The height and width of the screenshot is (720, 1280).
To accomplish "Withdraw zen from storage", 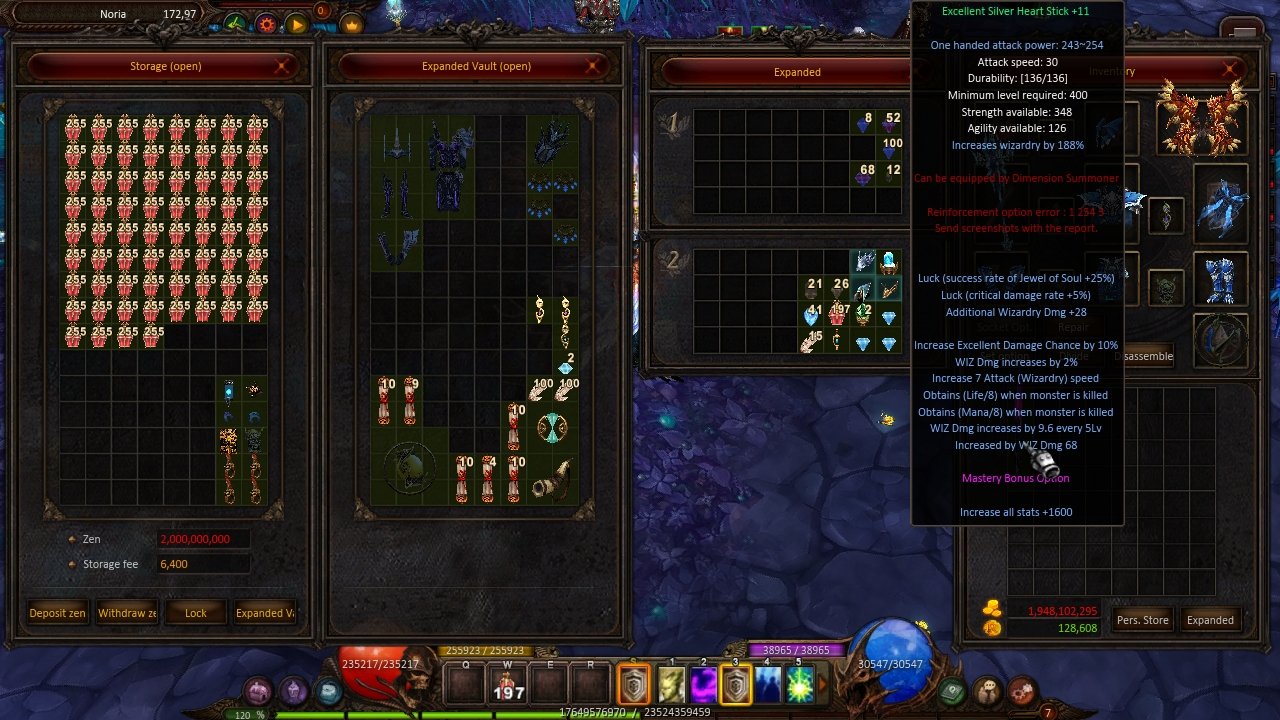I will (127, 613).
